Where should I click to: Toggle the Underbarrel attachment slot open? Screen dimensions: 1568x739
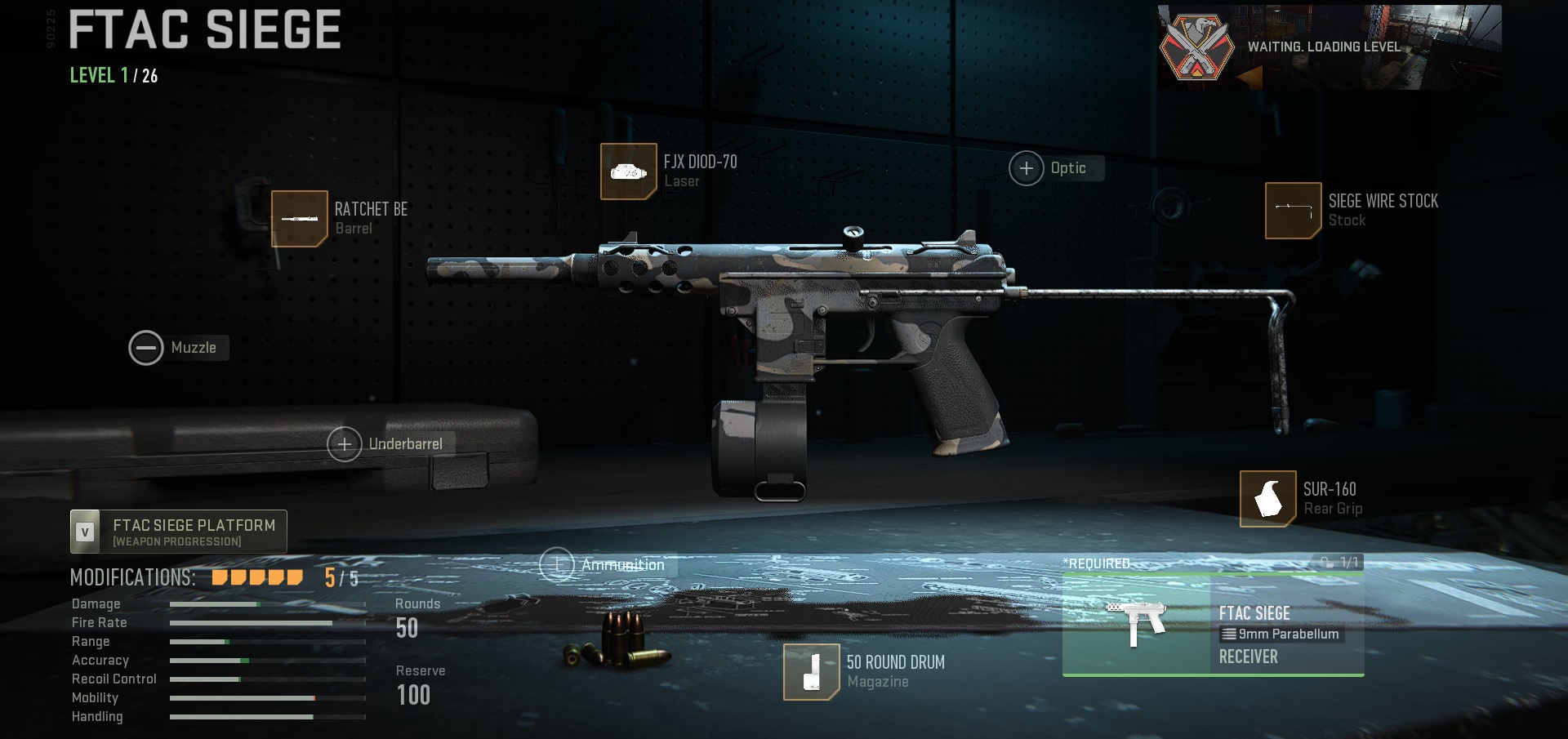click(346, 444)
